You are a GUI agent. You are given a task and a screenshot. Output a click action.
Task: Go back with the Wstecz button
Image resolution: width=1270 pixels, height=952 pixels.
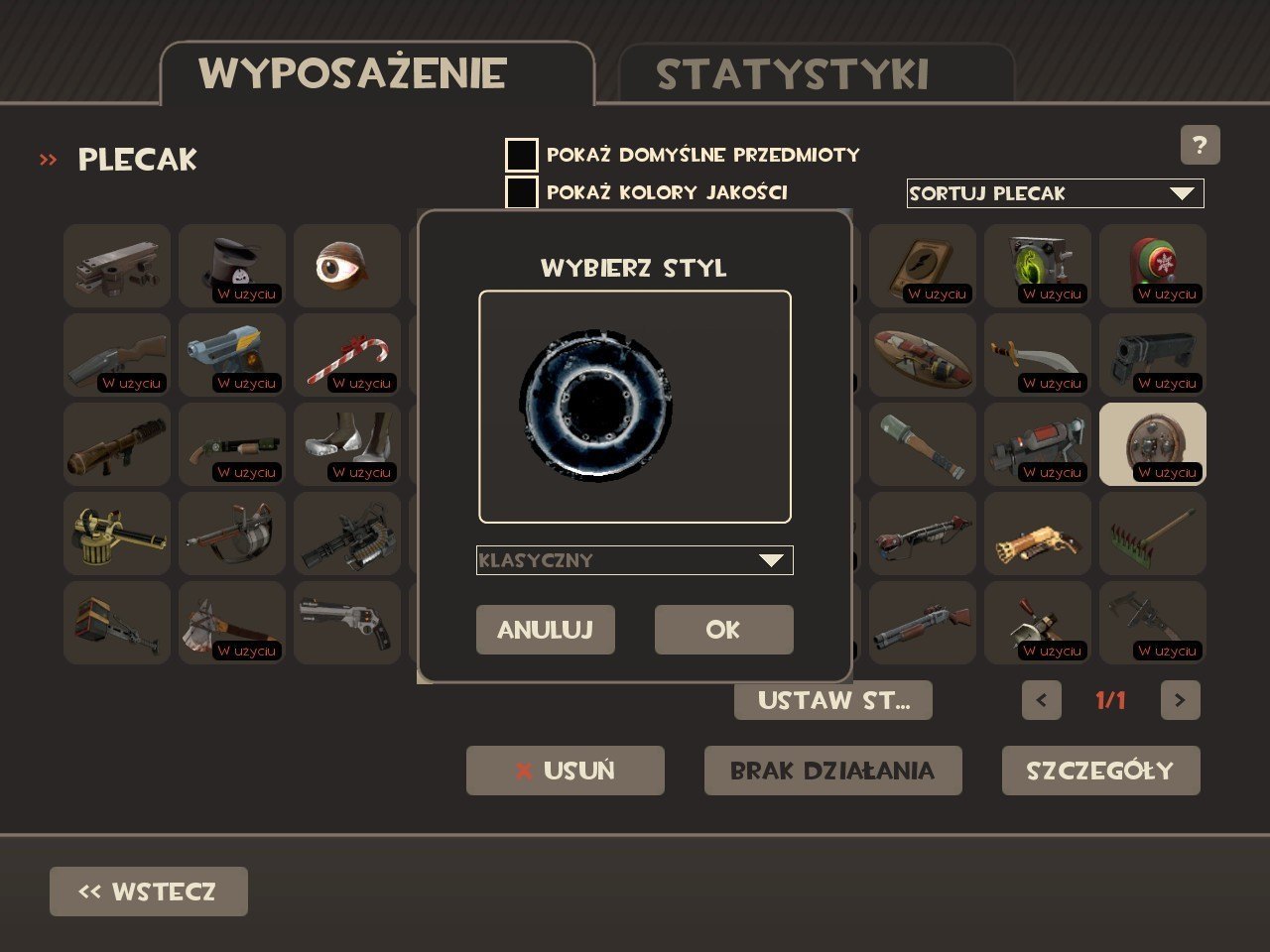click(x=149, y=892)
